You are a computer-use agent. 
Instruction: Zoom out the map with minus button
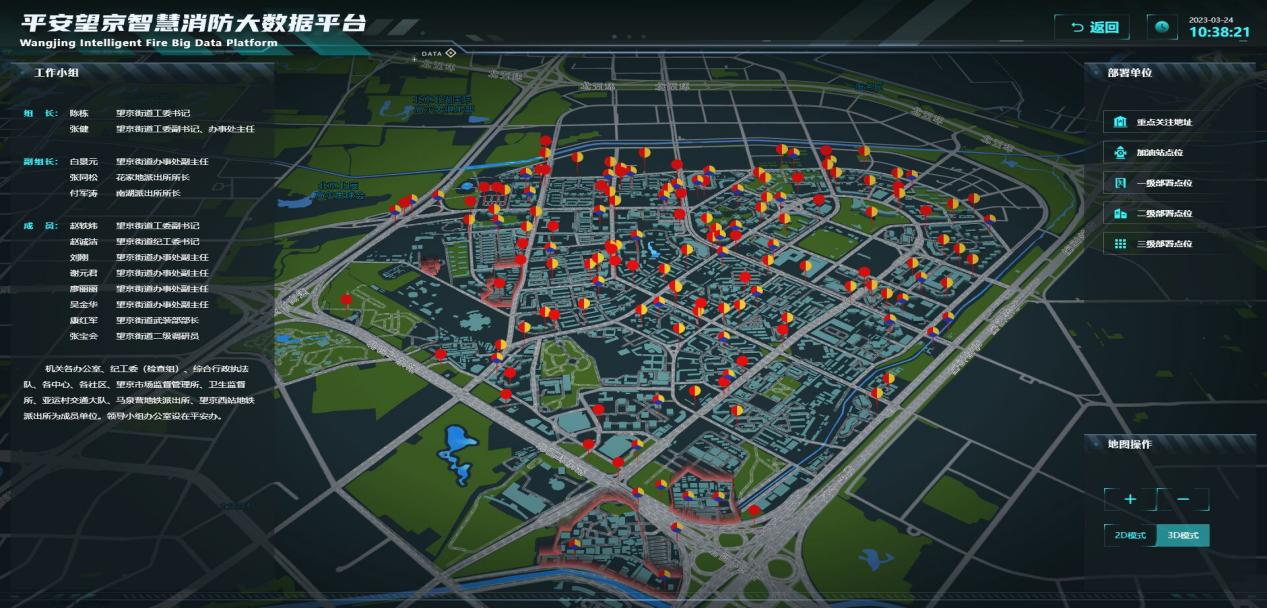(1184, 499)
